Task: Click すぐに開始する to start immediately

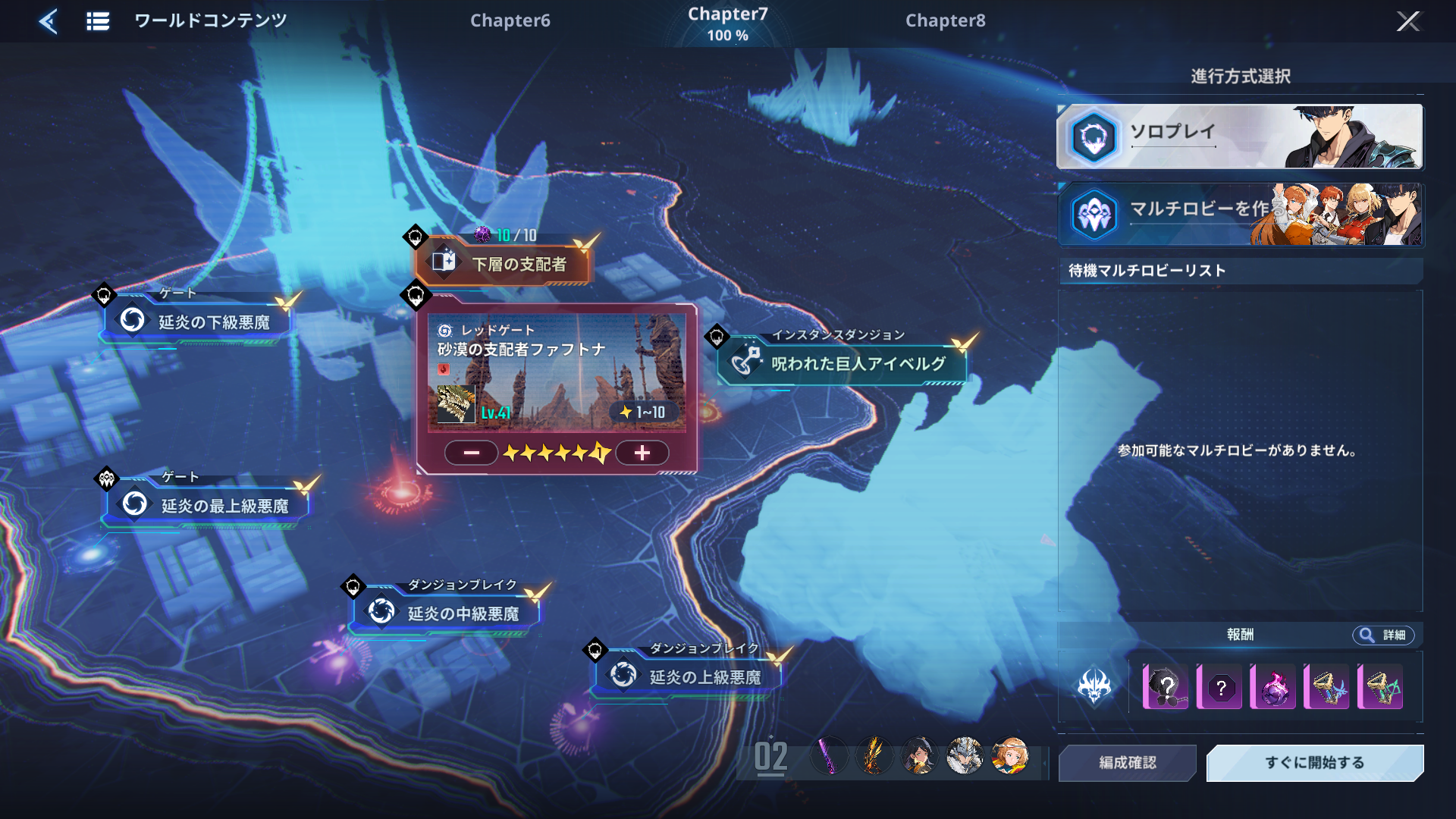Action: 1314,762
